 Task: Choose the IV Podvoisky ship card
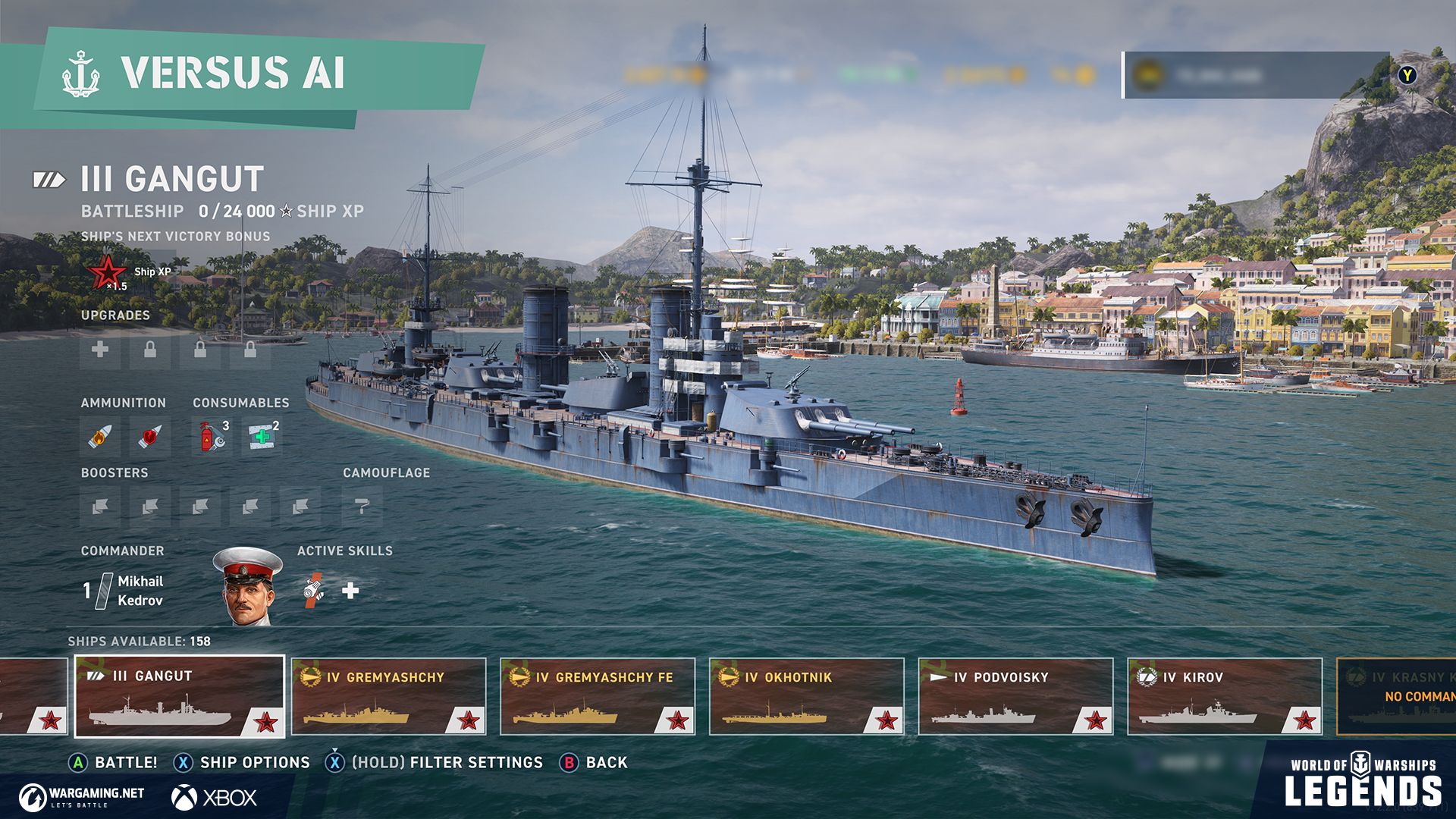pos(1015,696)
